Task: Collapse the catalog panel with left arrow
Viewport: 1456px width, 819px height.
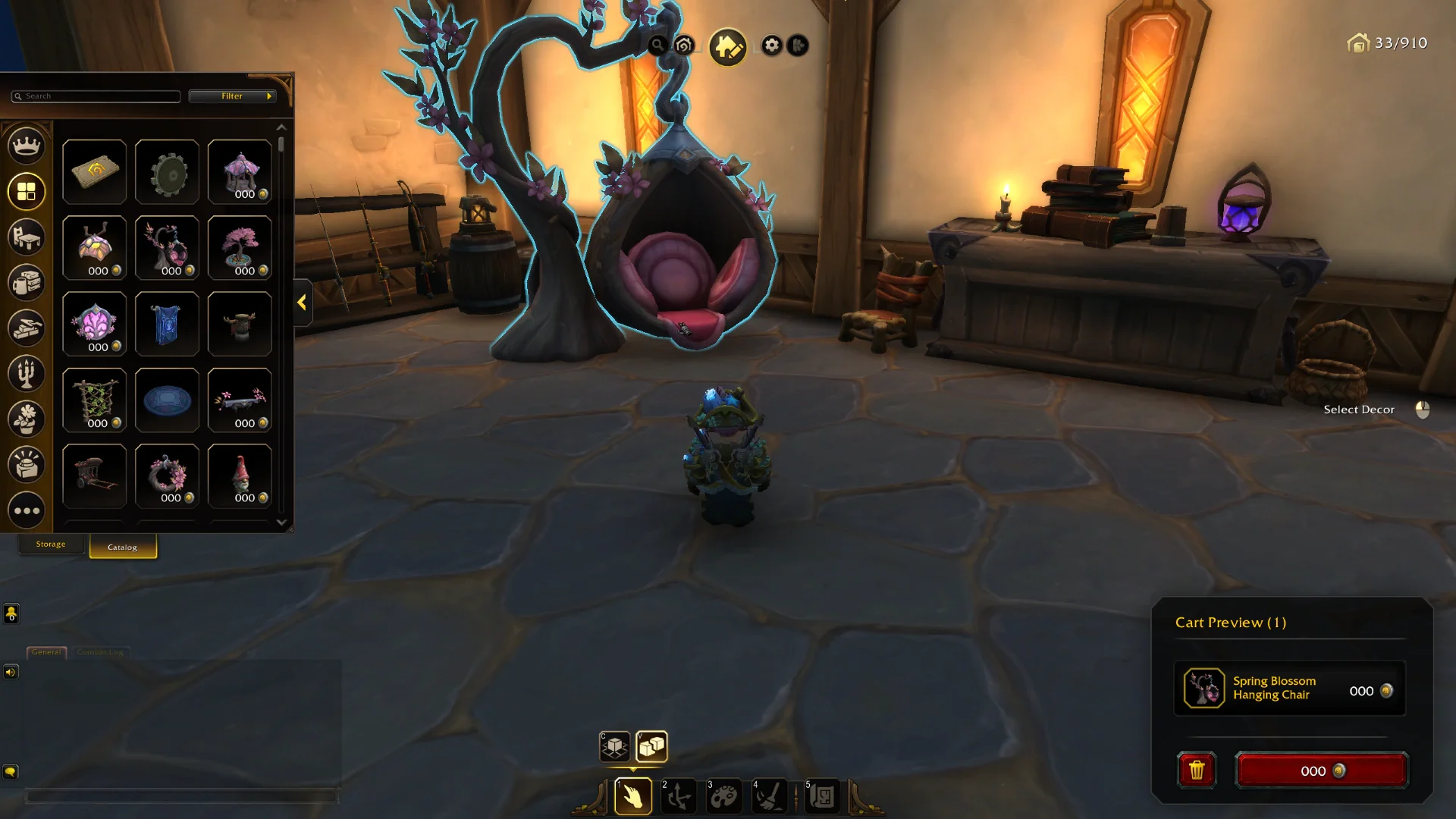Action: click(301, 303)
